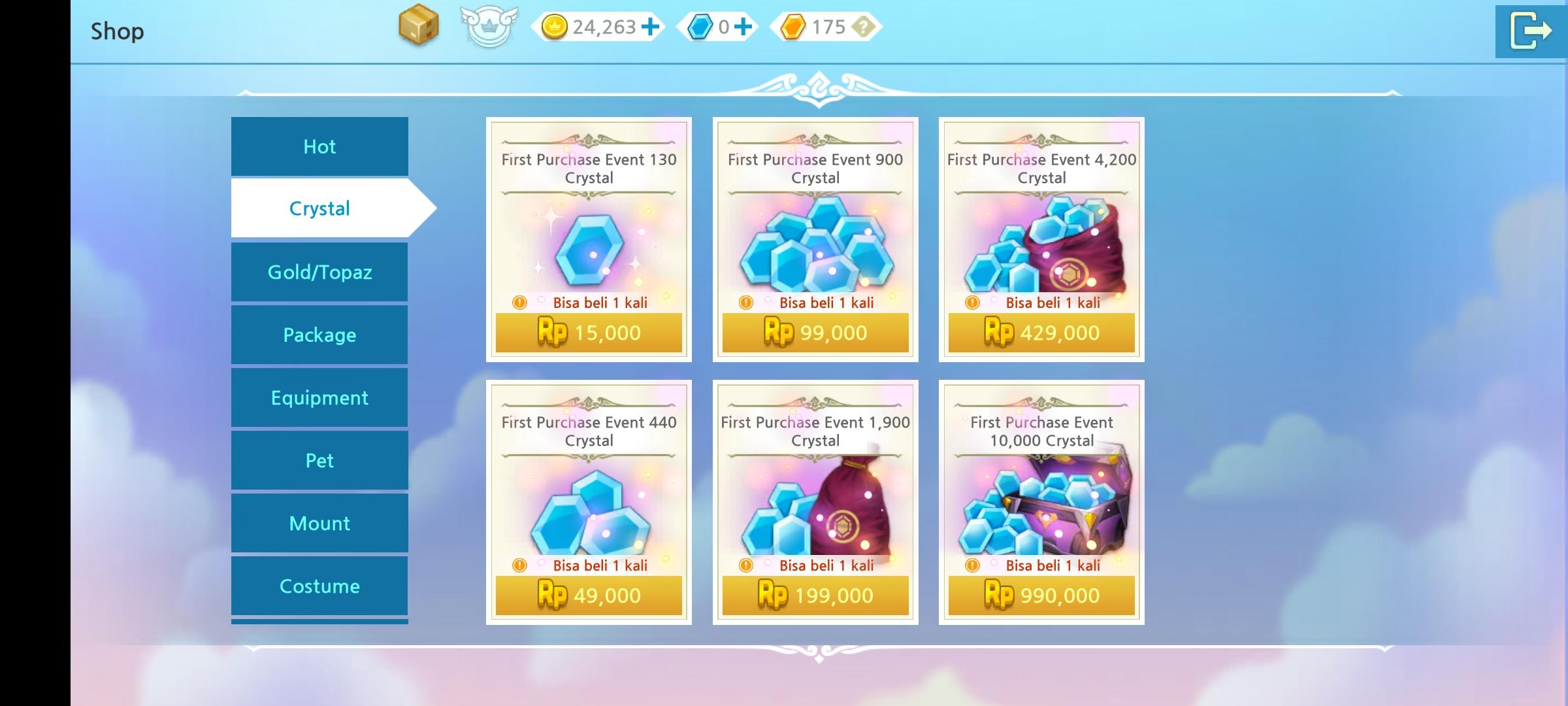Open the Equipment category
The width and height of the screenshot is (1568, 706).
coord(319,397)
